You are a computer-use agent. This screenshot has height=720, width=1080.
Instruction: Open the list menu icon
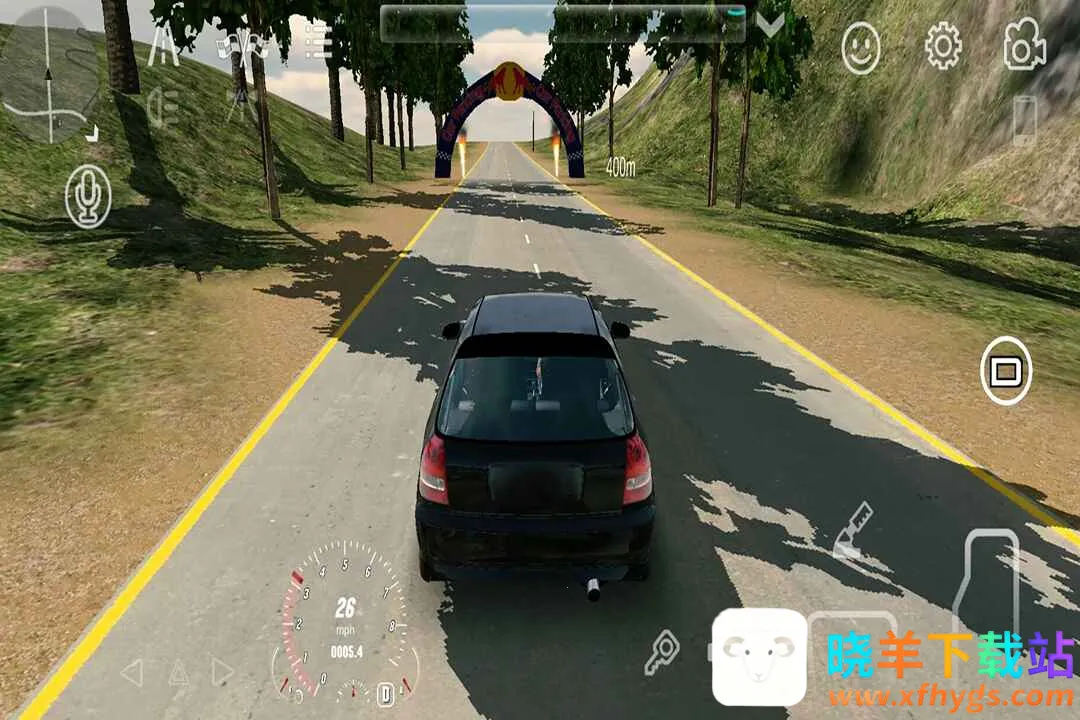coord(318,43)
